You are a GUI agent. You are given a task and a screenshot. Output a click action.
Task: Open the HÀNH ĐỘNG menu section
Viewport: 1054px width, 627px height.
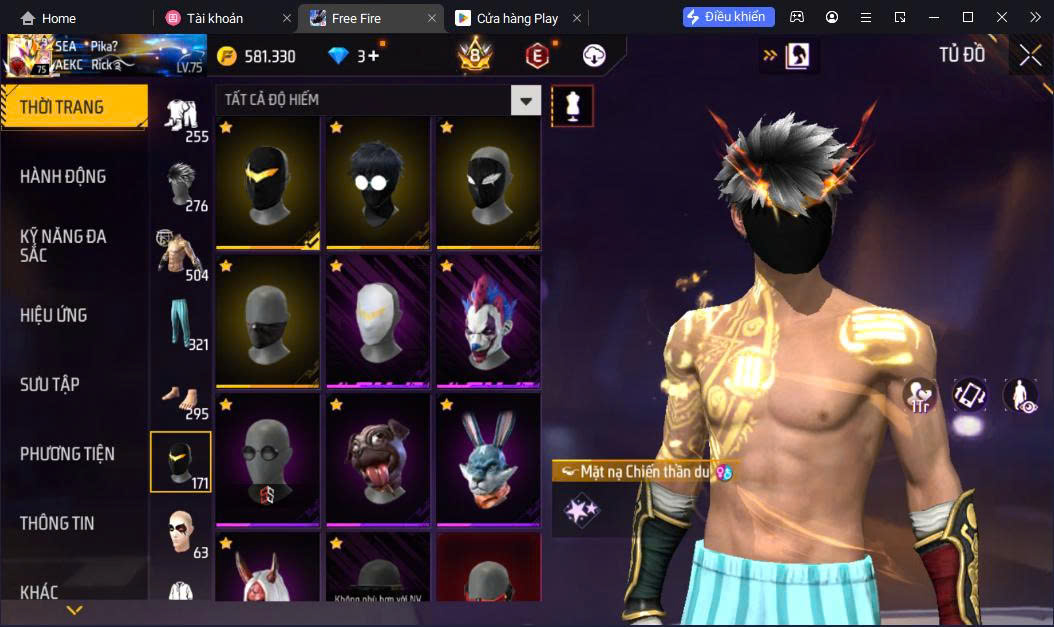click(63, 176)
